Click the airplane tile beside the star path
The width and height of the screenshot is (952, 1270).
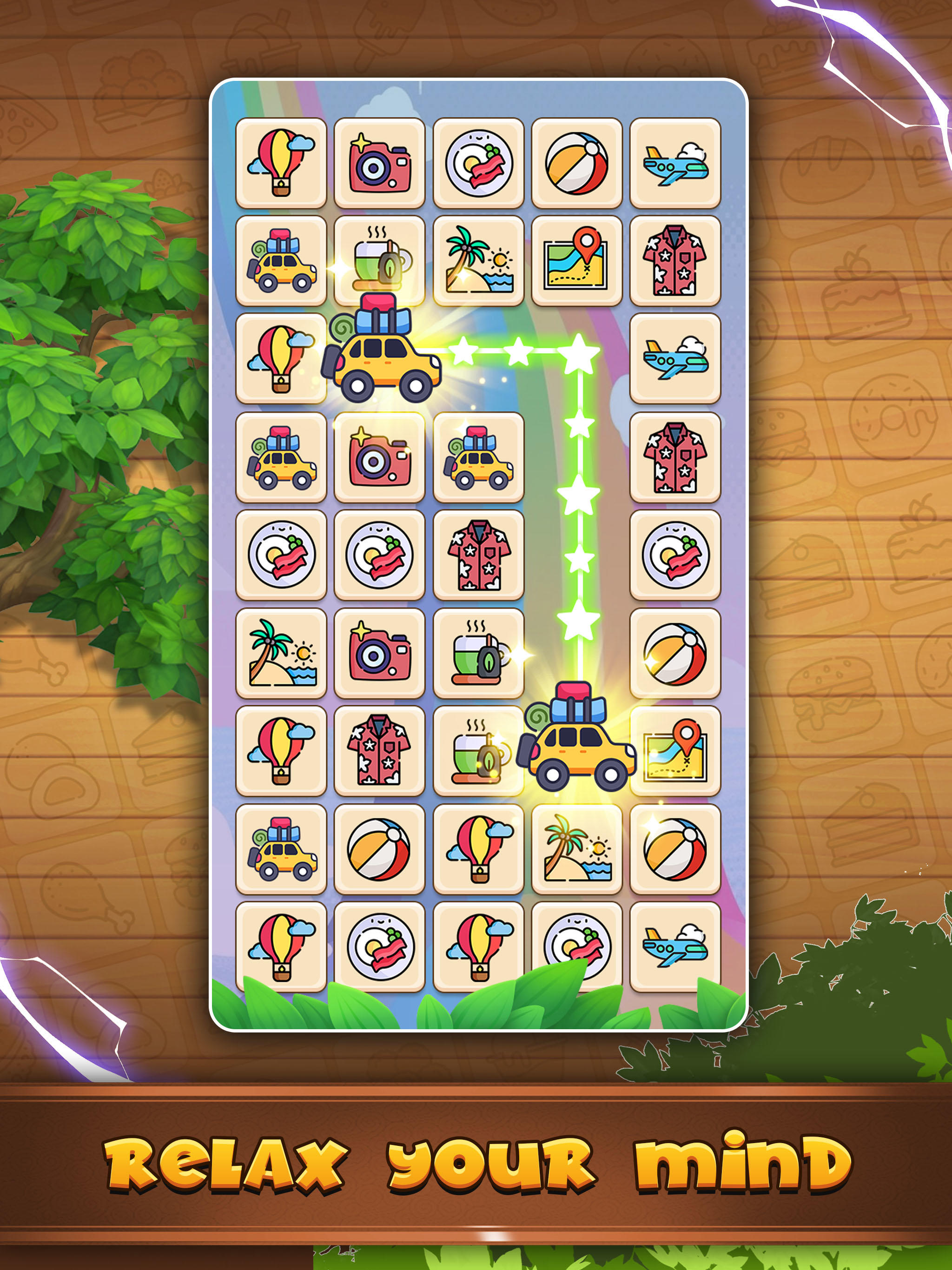pyautogui.click(x=677, y=356)
